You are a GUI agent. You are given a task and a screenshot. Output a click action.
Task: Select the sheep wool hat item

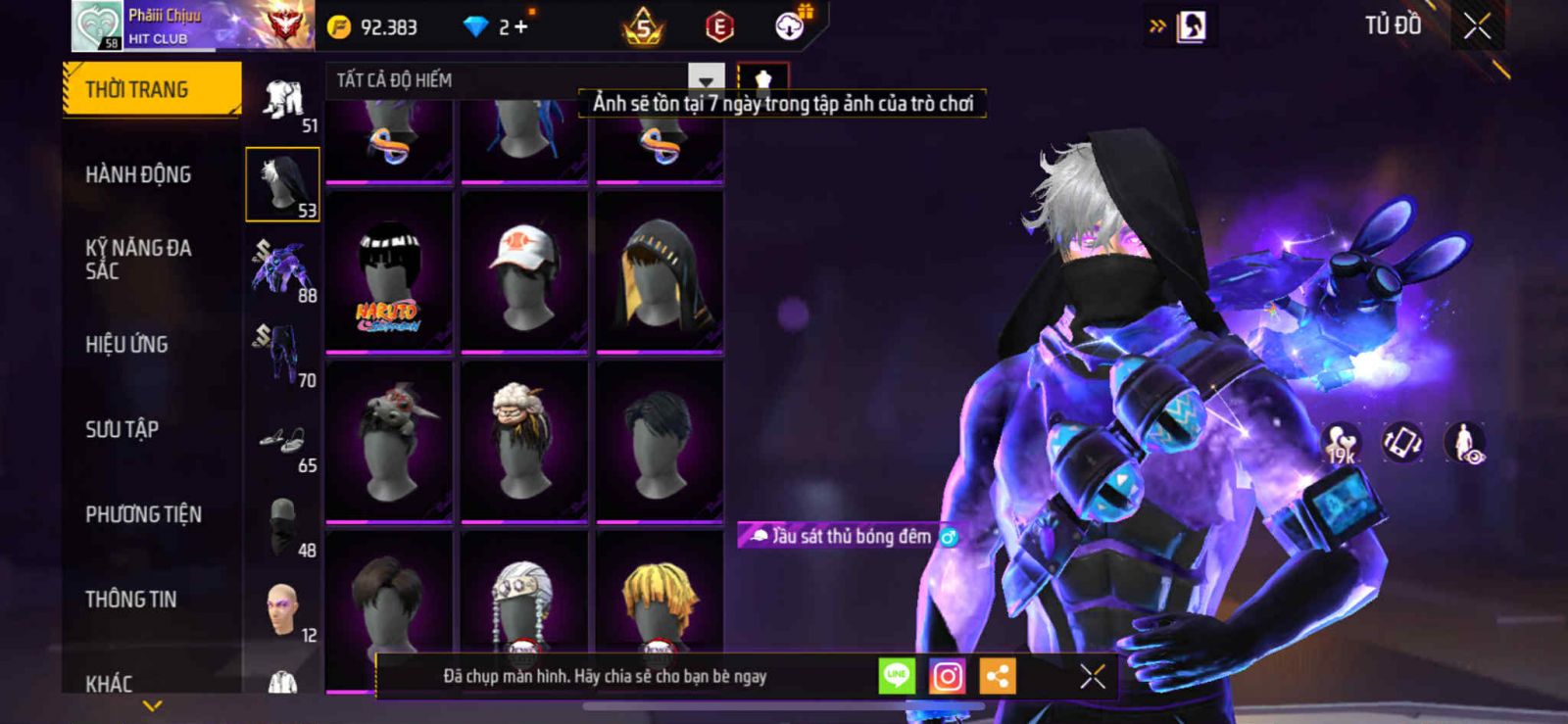[x=524, y=441]
